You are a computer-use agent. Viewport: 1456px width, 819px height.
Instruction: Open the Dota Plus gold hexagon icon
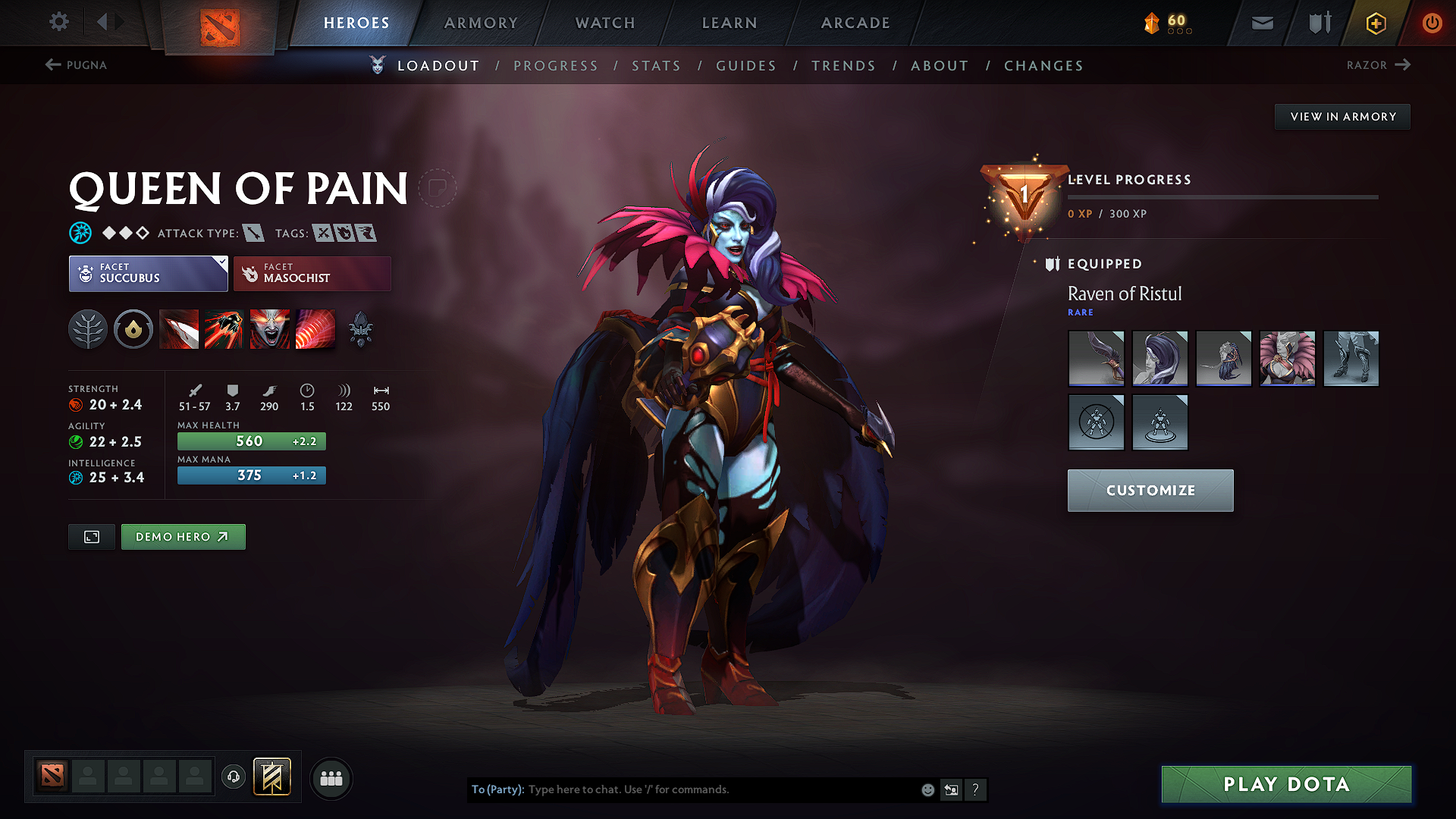[x=1375, y=23]
